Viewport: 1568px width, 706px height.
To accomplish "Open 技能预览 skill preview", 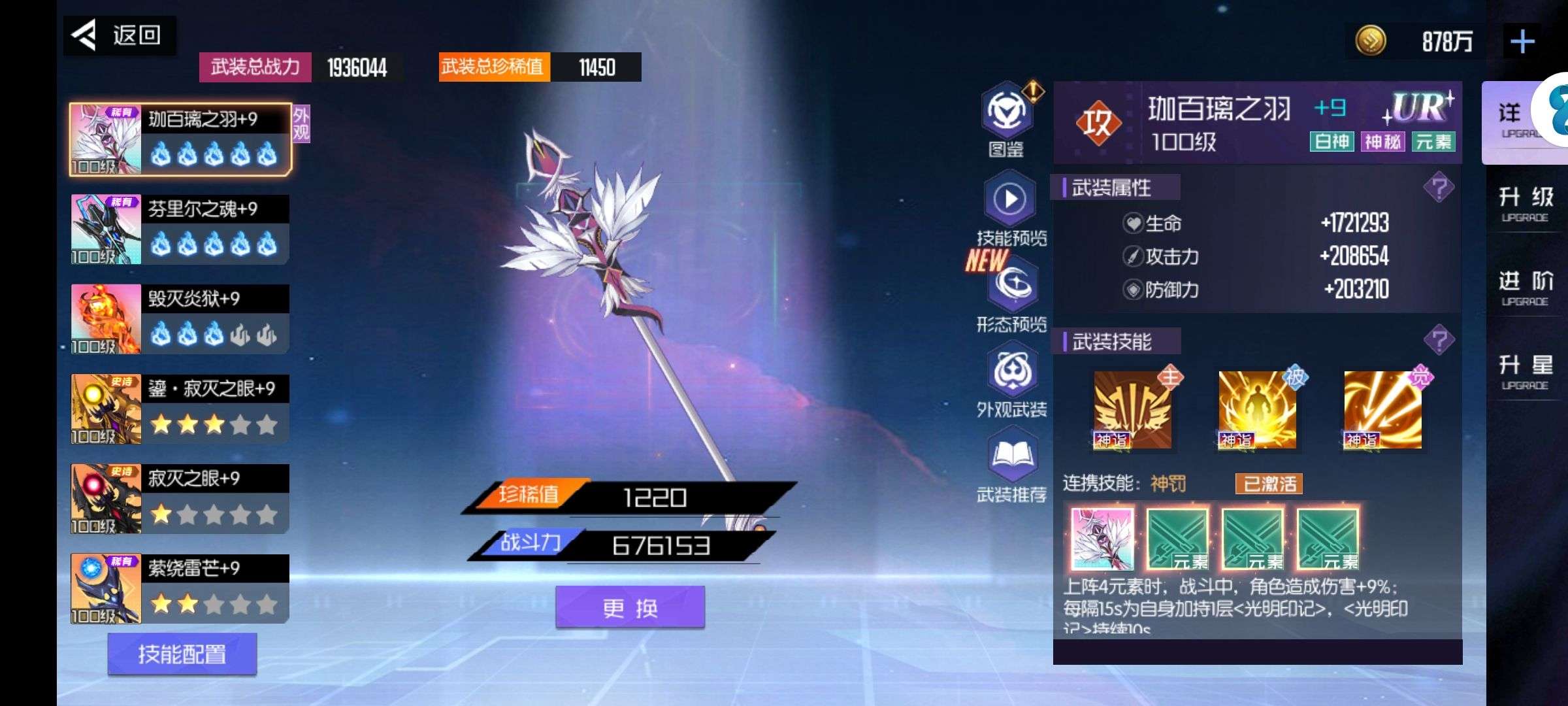I will click(x=1010, y=206).
